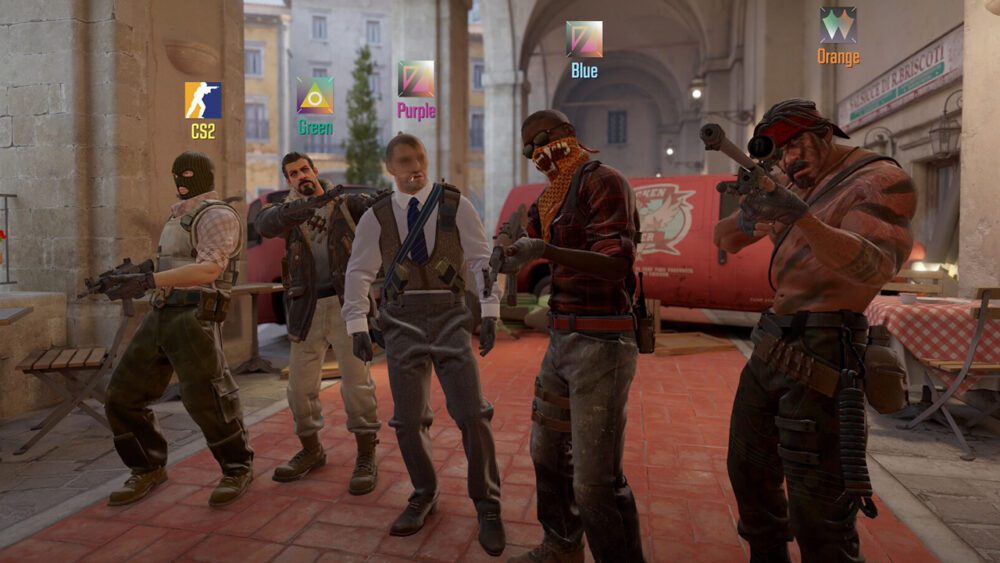Open the CS2 player avatar
The height and width of the screenshot is (563, 1000).
[203, 100]
